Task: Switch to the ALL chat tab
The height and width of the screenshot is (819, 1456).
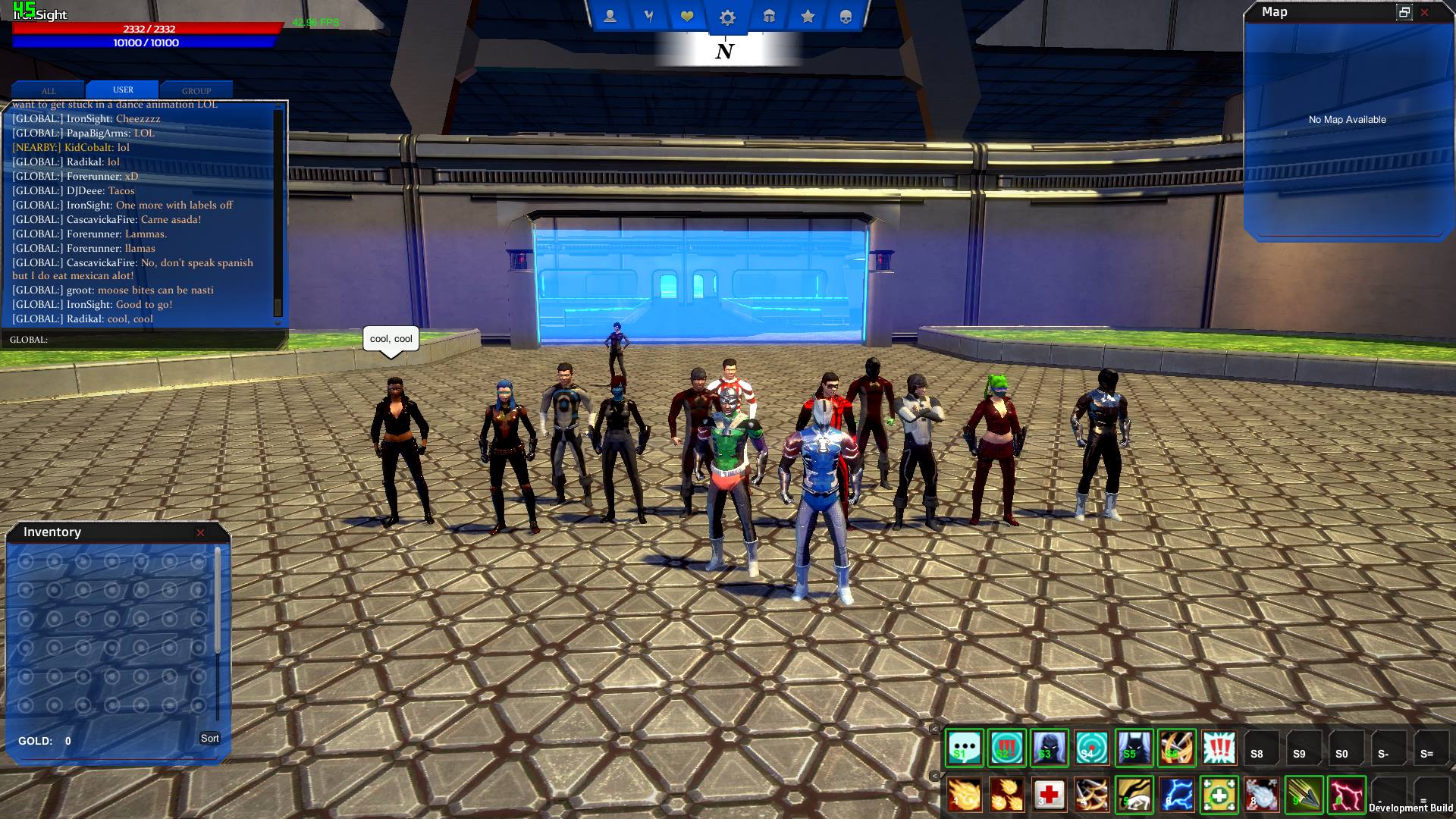Action: (x=49, y=90)
